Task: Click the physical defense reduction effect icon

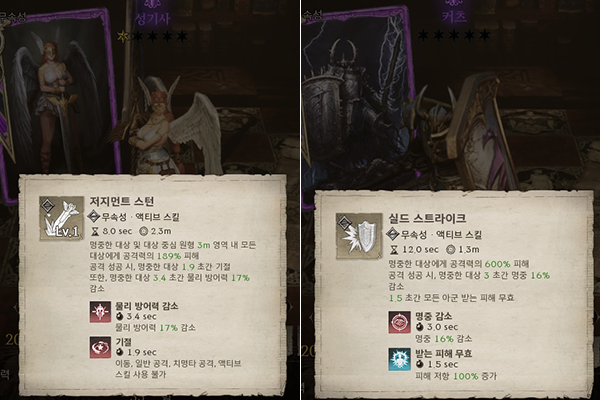Action: click(x=101, y=312)
